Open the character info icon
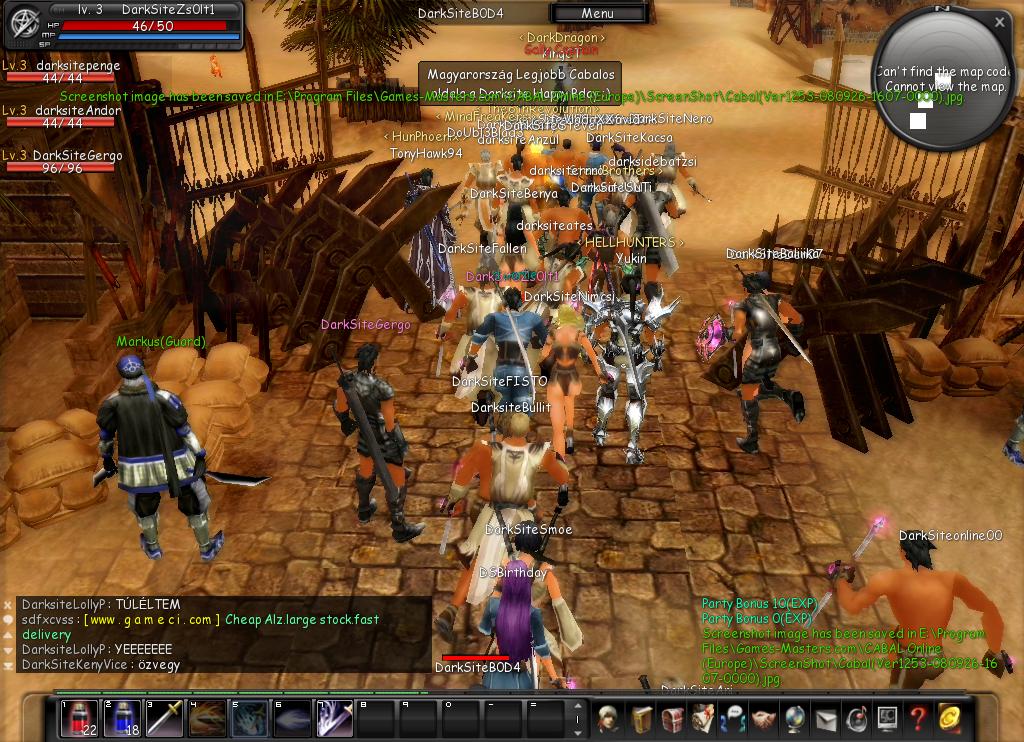 tap(607, 719)
